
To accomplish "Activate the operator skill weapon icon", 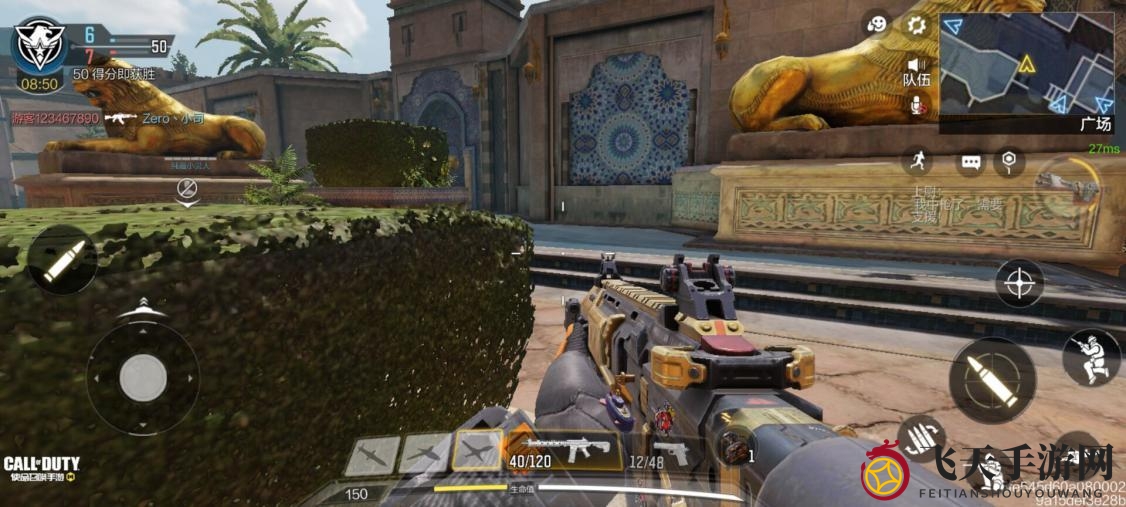I will (1064, 184).
